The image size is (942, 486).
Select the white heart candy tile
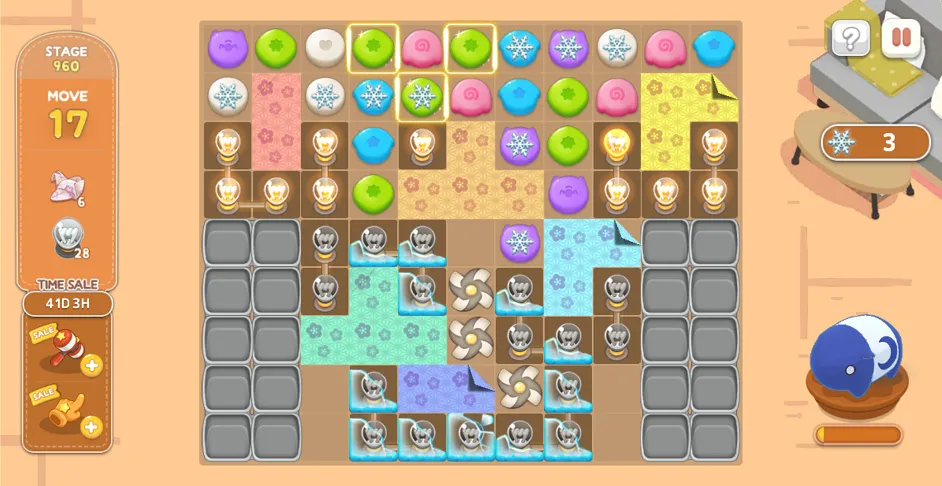tap(324, 47)
